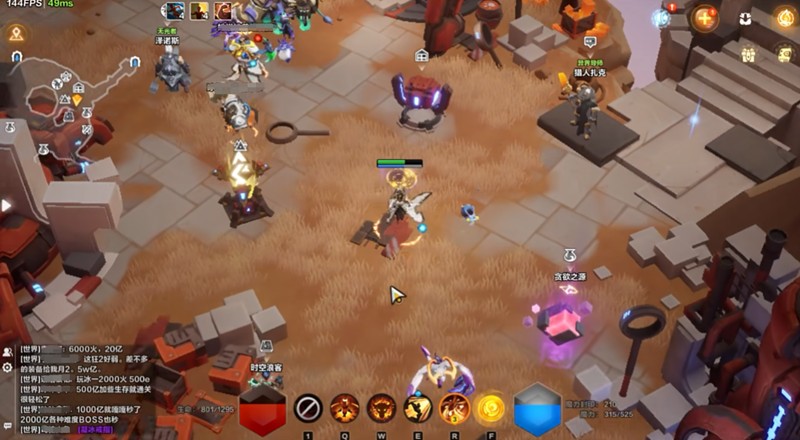Screen dimensions: 800x440
Task: Open chat settings gear icon
Action: 7,368
